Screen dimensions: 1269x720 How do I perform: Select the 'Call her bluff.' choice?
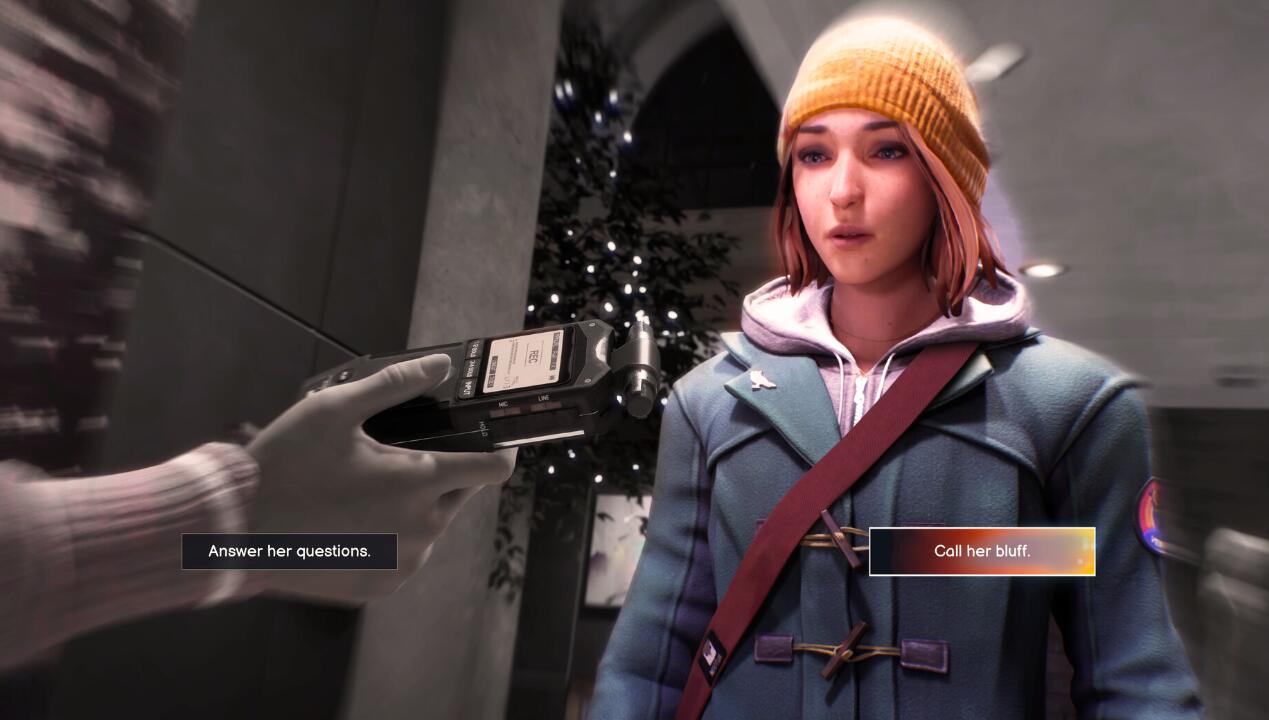(x=982, y=551)
